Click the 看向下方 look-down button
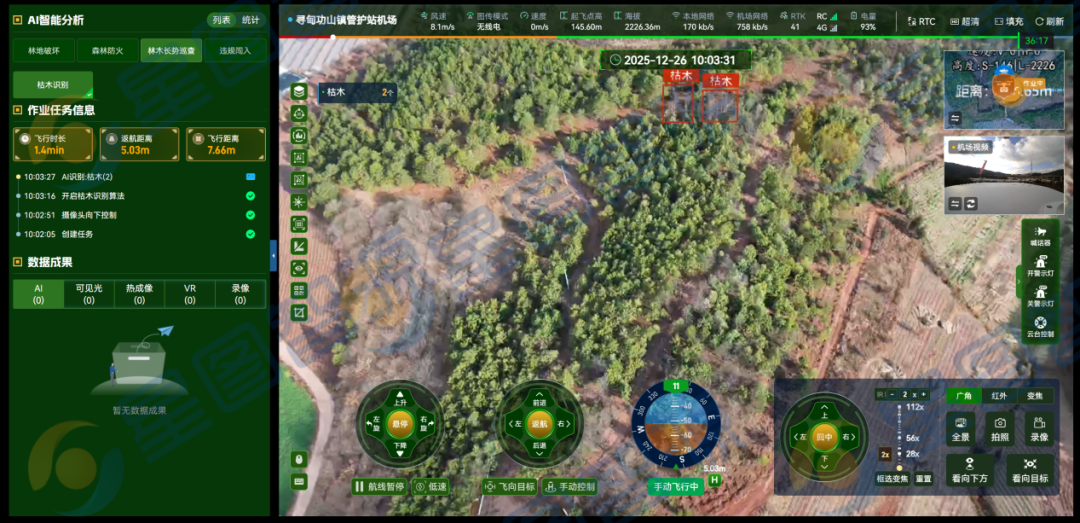This screenshot has width=1080, height=523. point(970,469)
